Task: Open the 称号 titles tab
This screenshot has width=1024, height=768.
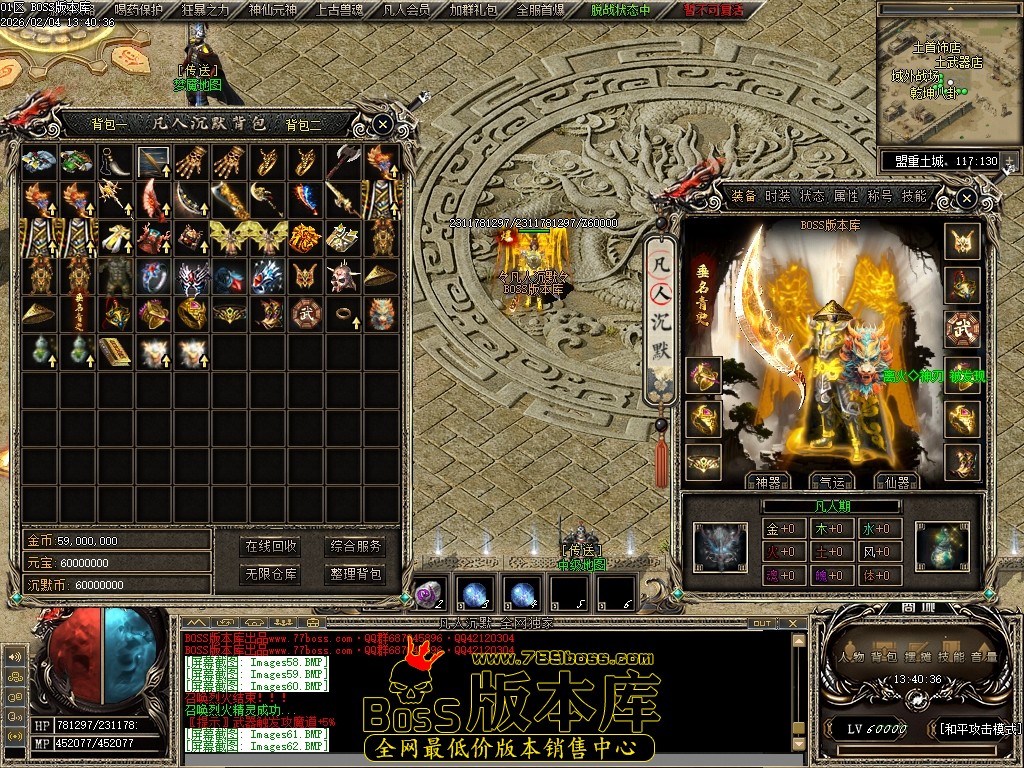Action: tap(880, 196)
